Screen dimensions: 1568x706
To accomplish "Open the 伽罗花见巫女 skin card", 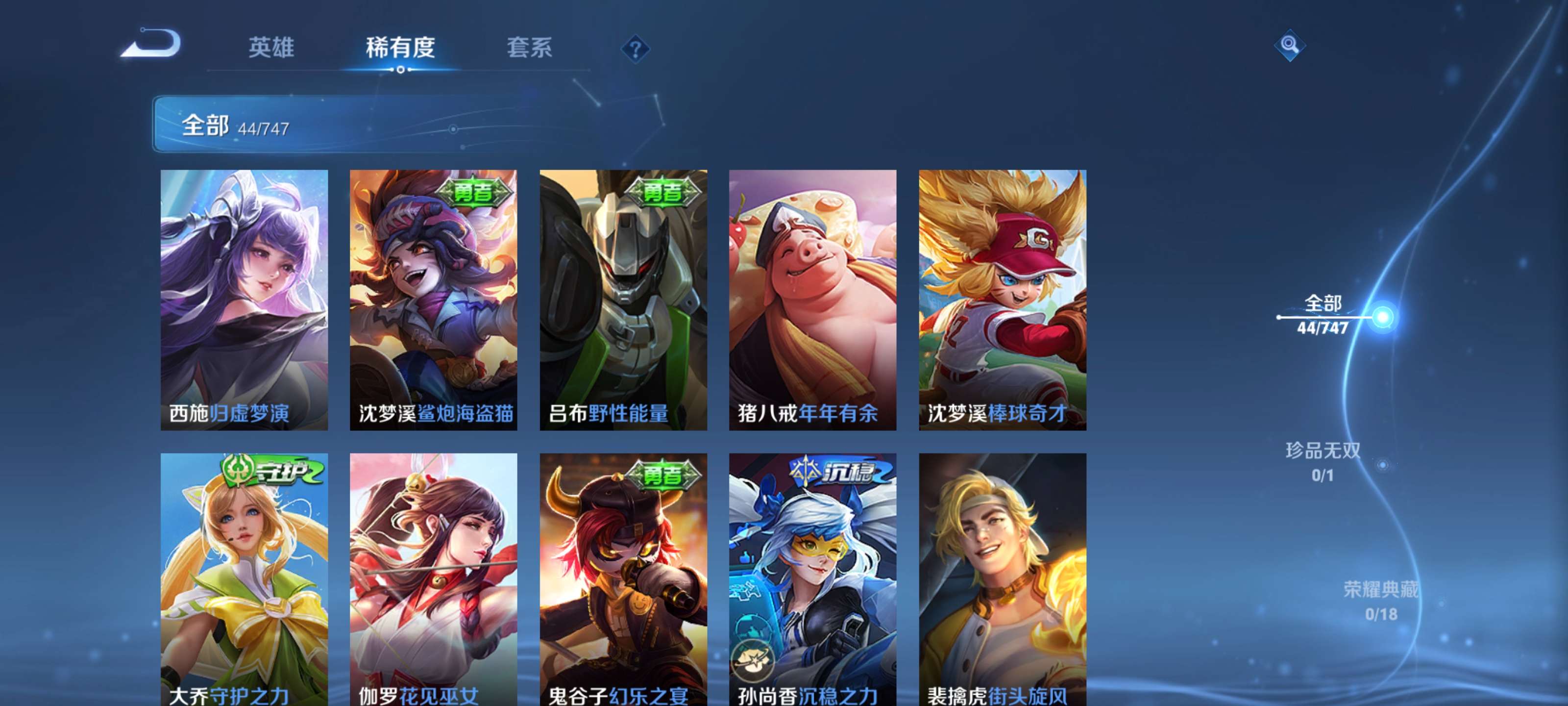I will coord(434,579).
